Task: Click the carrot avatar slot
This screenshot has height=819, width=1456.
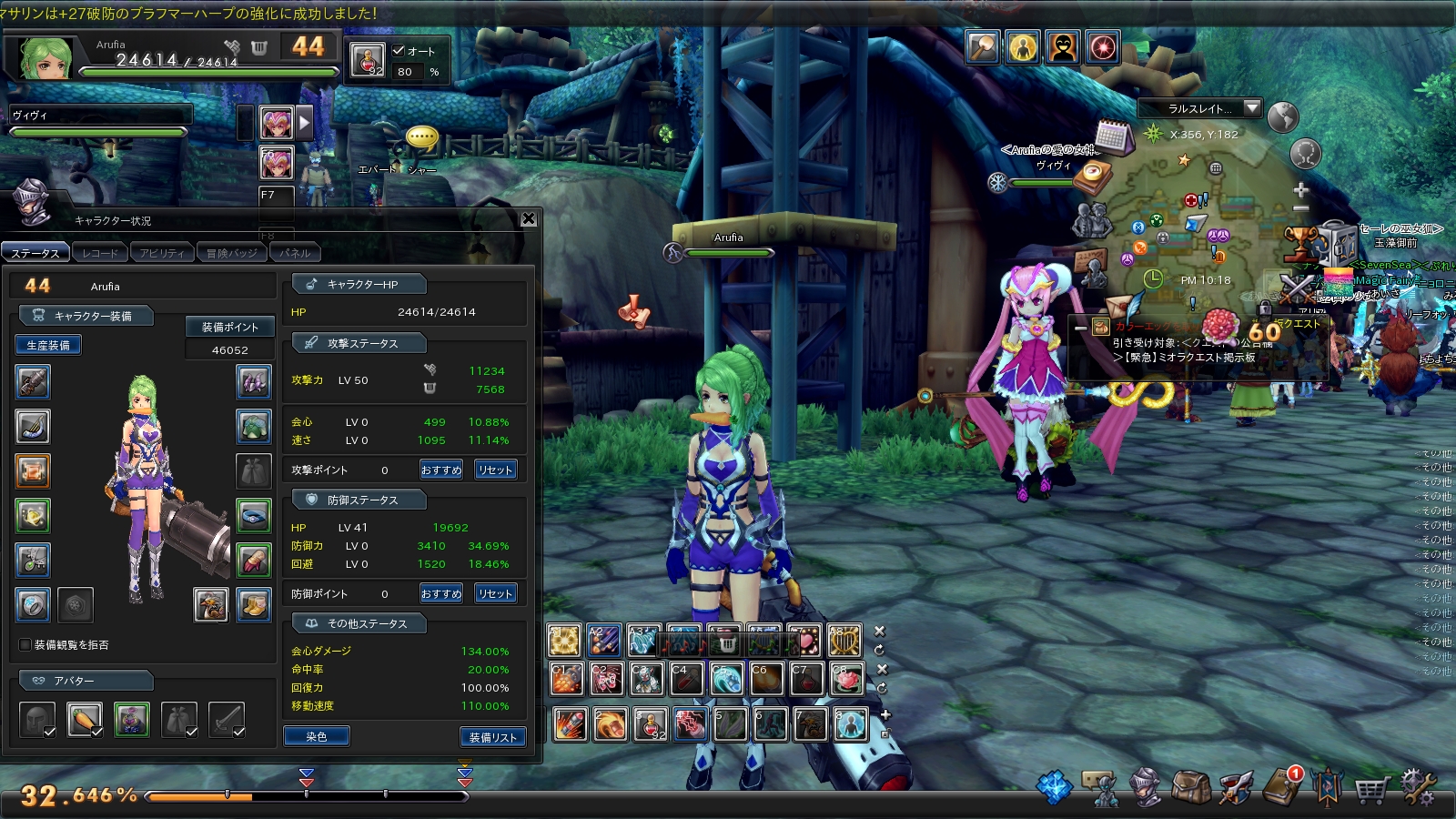Action: pyautogui.click(x=85, y=720)
